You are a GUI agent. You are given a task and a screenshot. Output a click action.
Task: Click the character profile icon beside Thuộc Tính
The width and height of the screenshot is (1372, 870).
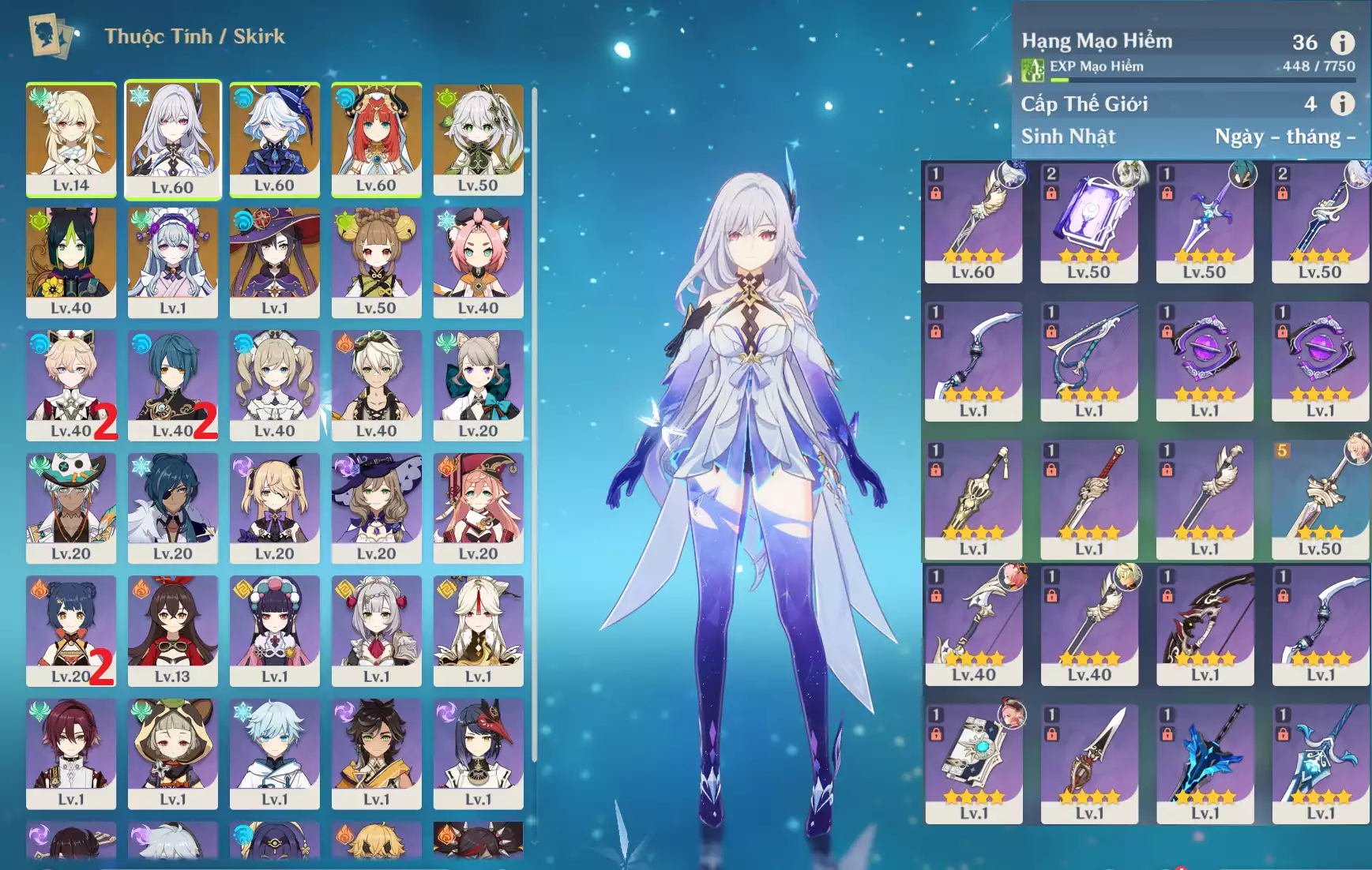[x=51, y=36]
